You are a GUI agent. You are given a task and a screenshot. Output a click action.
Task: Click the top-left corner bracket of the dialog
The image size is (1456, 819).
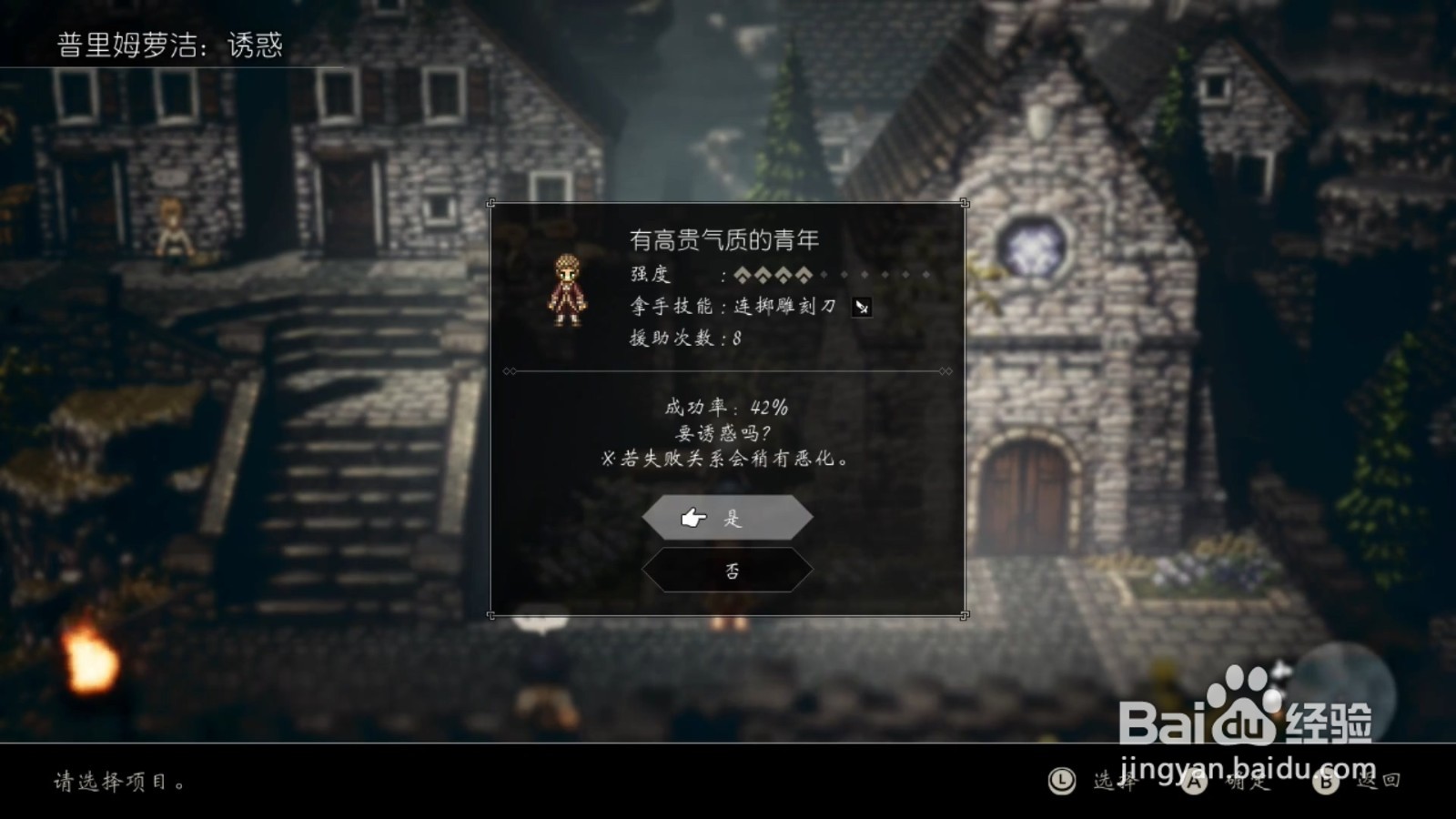coord(490,203)
